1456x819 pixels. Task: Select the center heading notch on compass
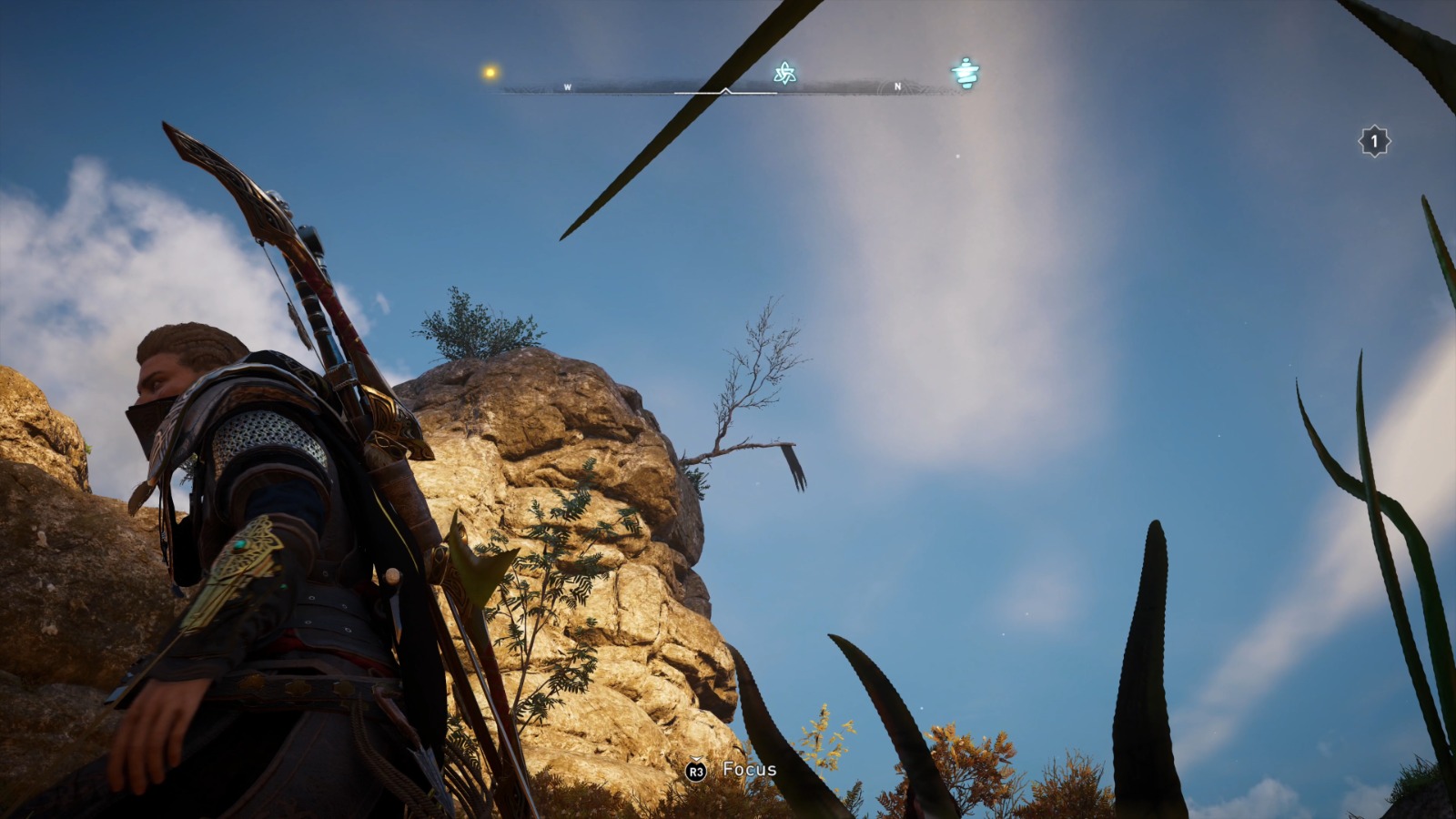click(x=725, y=91)
